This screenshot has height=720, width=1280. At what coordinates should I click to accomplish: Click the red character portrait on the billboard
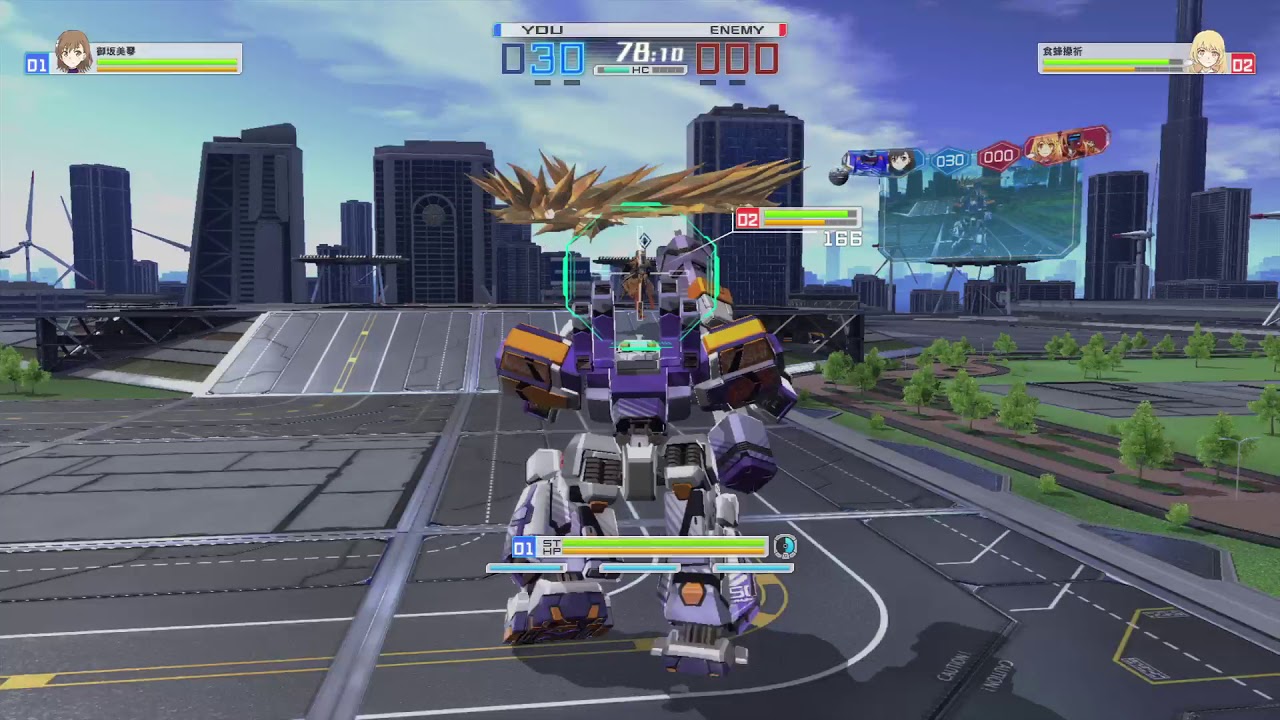point(1045,148)
